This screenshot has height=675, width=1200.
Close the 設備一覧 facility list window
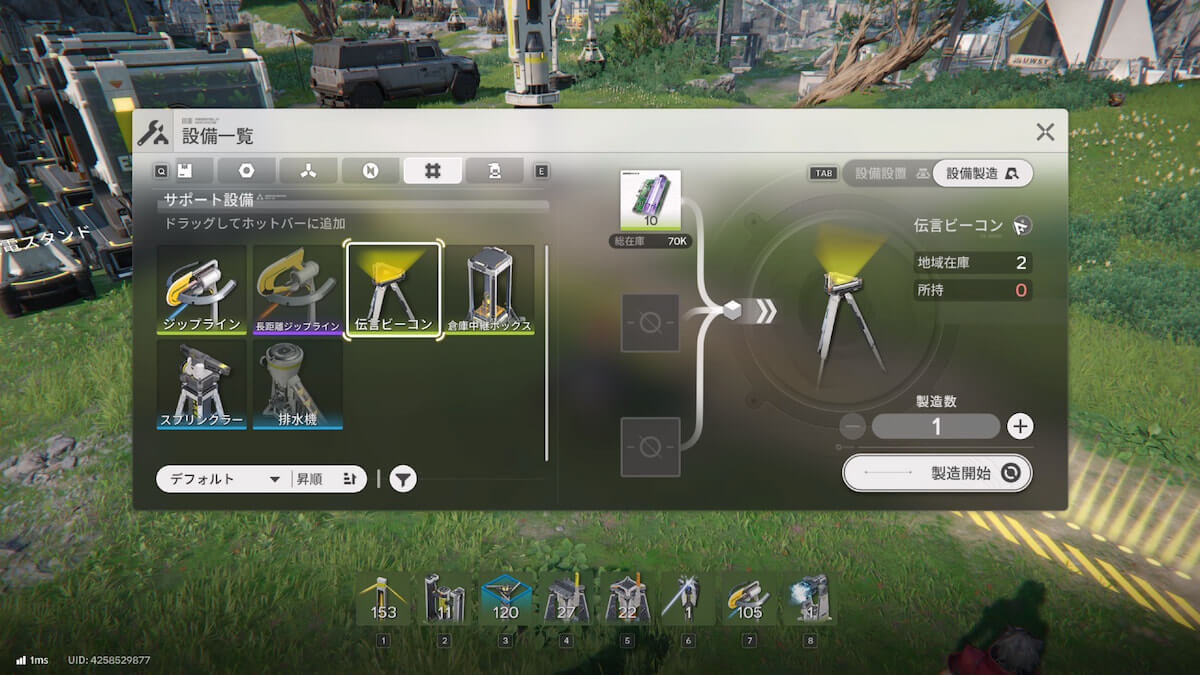1045,132
